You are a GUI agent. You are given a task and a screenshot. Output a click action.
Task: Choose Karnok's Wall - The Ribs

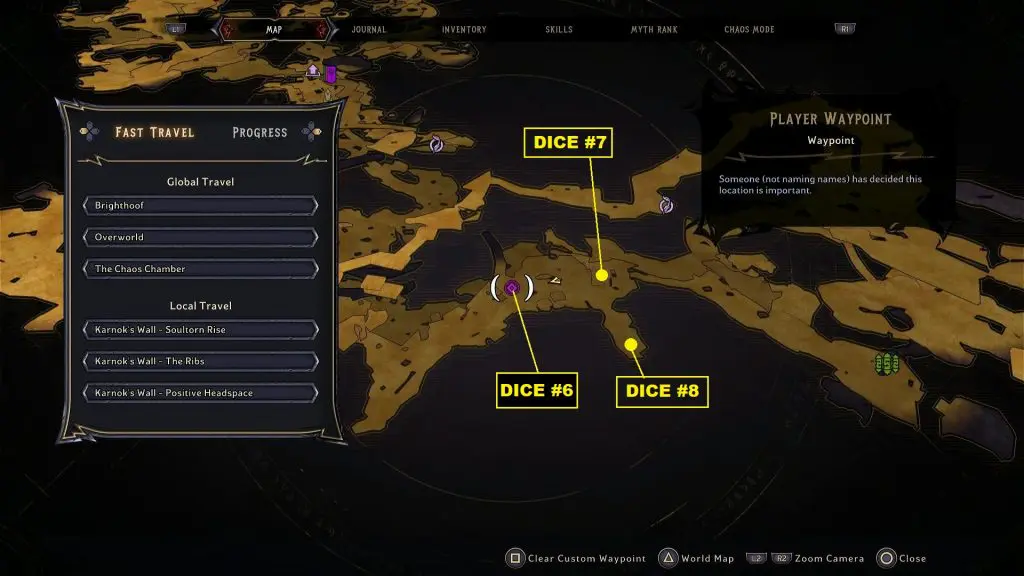[x=200, y=361]
